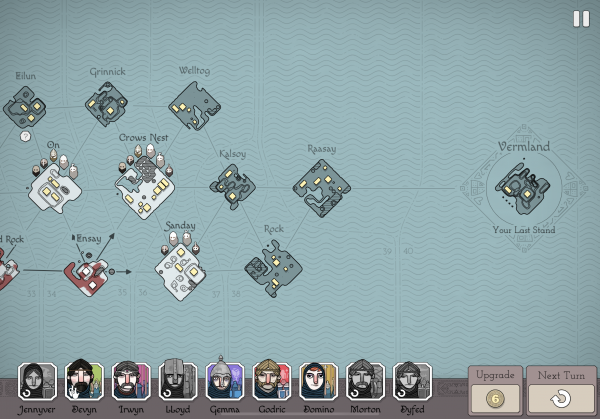
Task: Choose Raasay island on the map
Action: (x=321, y=186)
